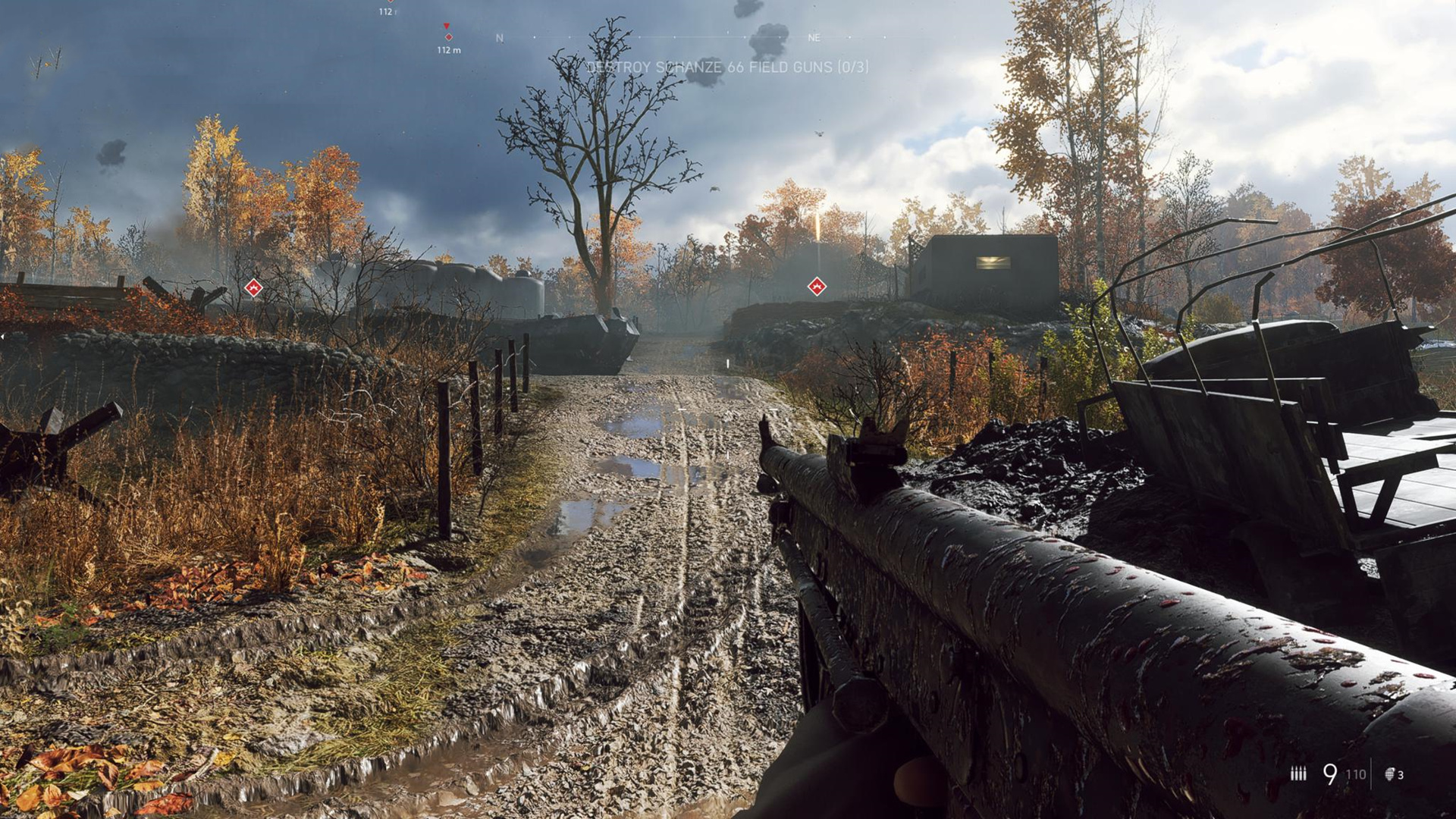
Task: Click the diamond objective marker on the compass
Action: click(448, 36)
